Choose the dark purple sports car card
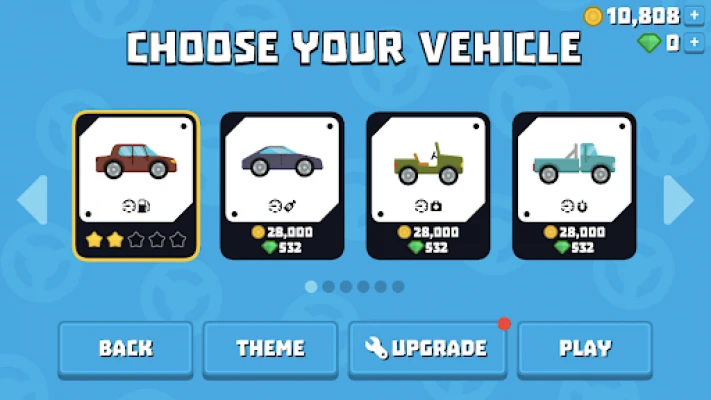The image size is (711, 400). coord(282,184)
